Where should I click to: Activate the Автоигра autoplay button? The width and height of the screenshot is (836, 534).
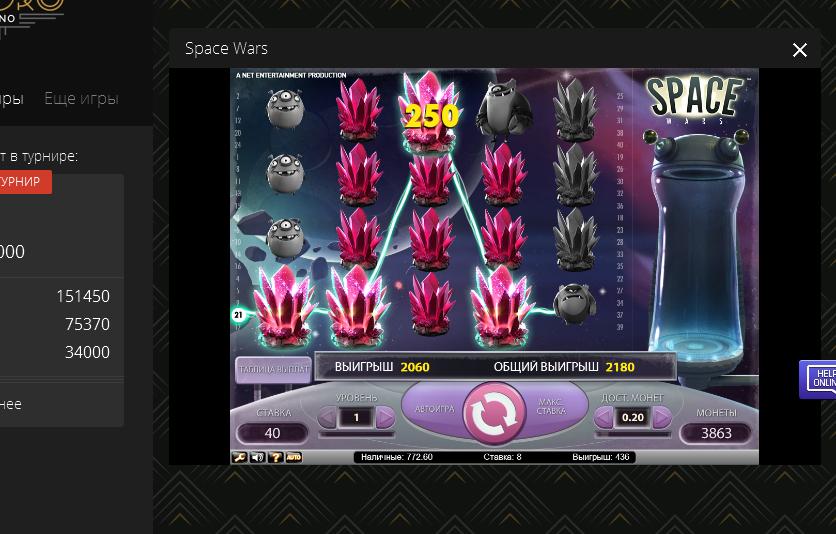[x=434, y=408]
